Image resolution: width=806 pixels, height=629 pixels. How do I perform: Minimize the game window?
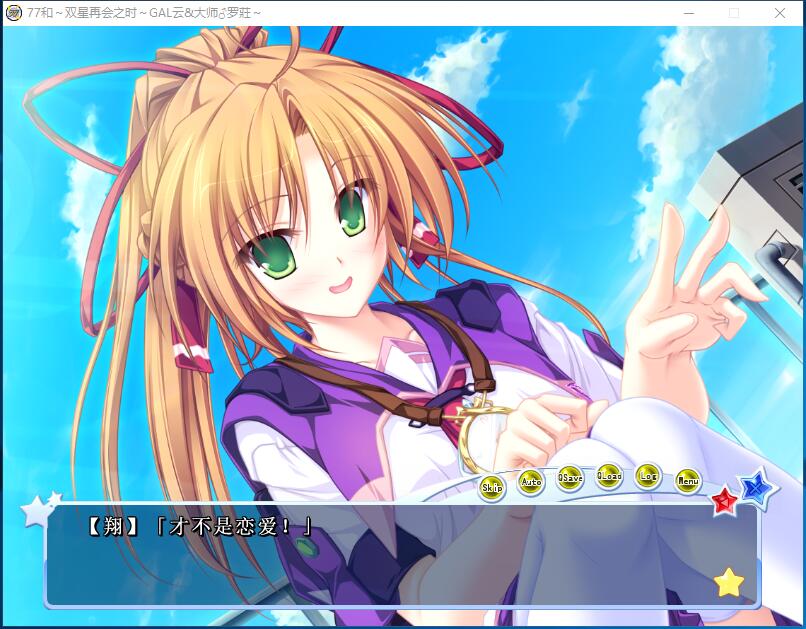pyautogui.click(x=688, y=13)
